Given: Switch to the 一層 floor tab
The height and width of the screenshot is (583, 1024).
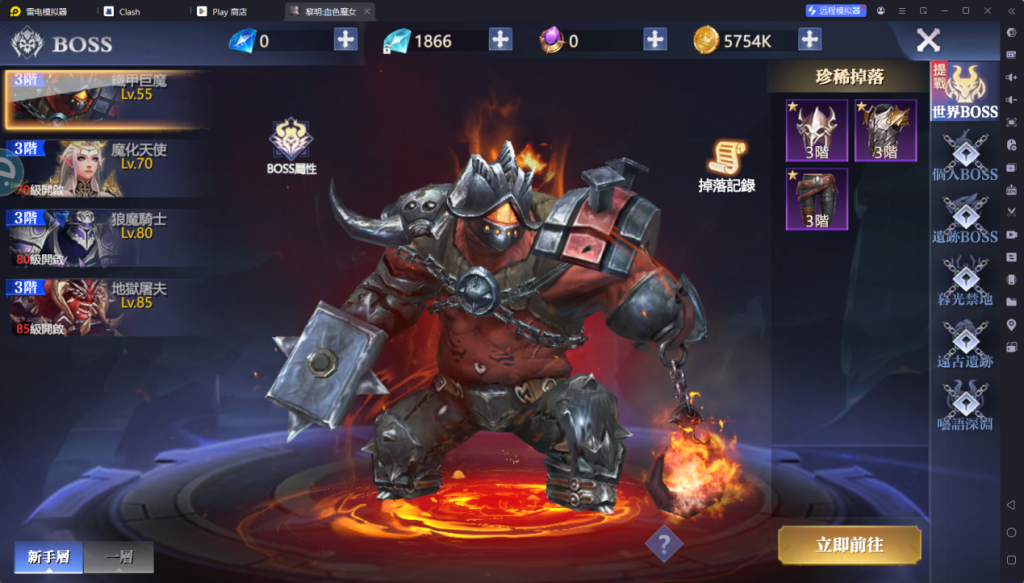Looking at the screenshot, I should pyautogui.click(x=118, y=557).
